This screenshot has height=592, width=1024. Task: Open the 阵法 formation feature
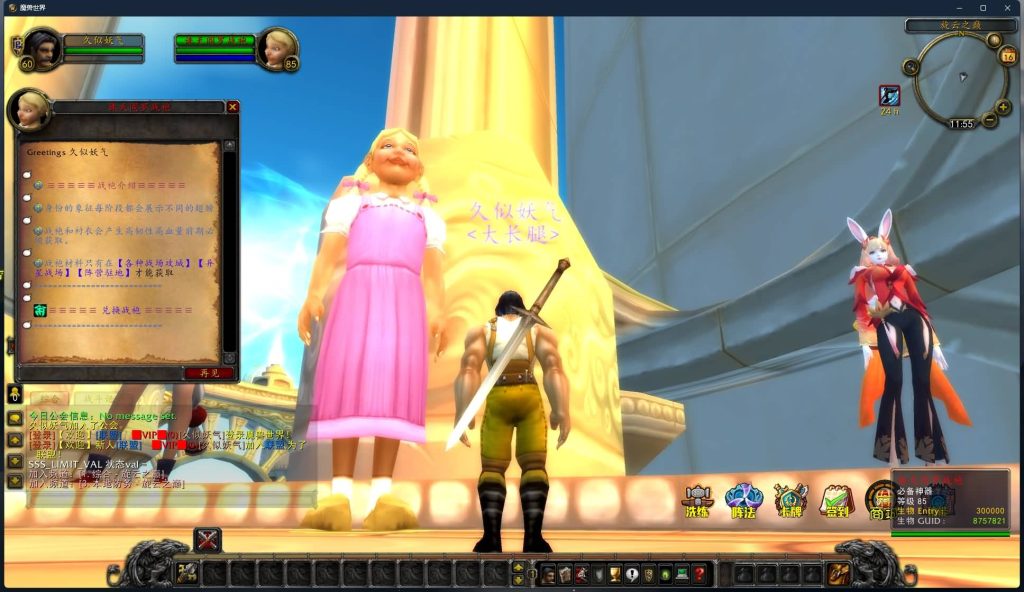(743, 499)
